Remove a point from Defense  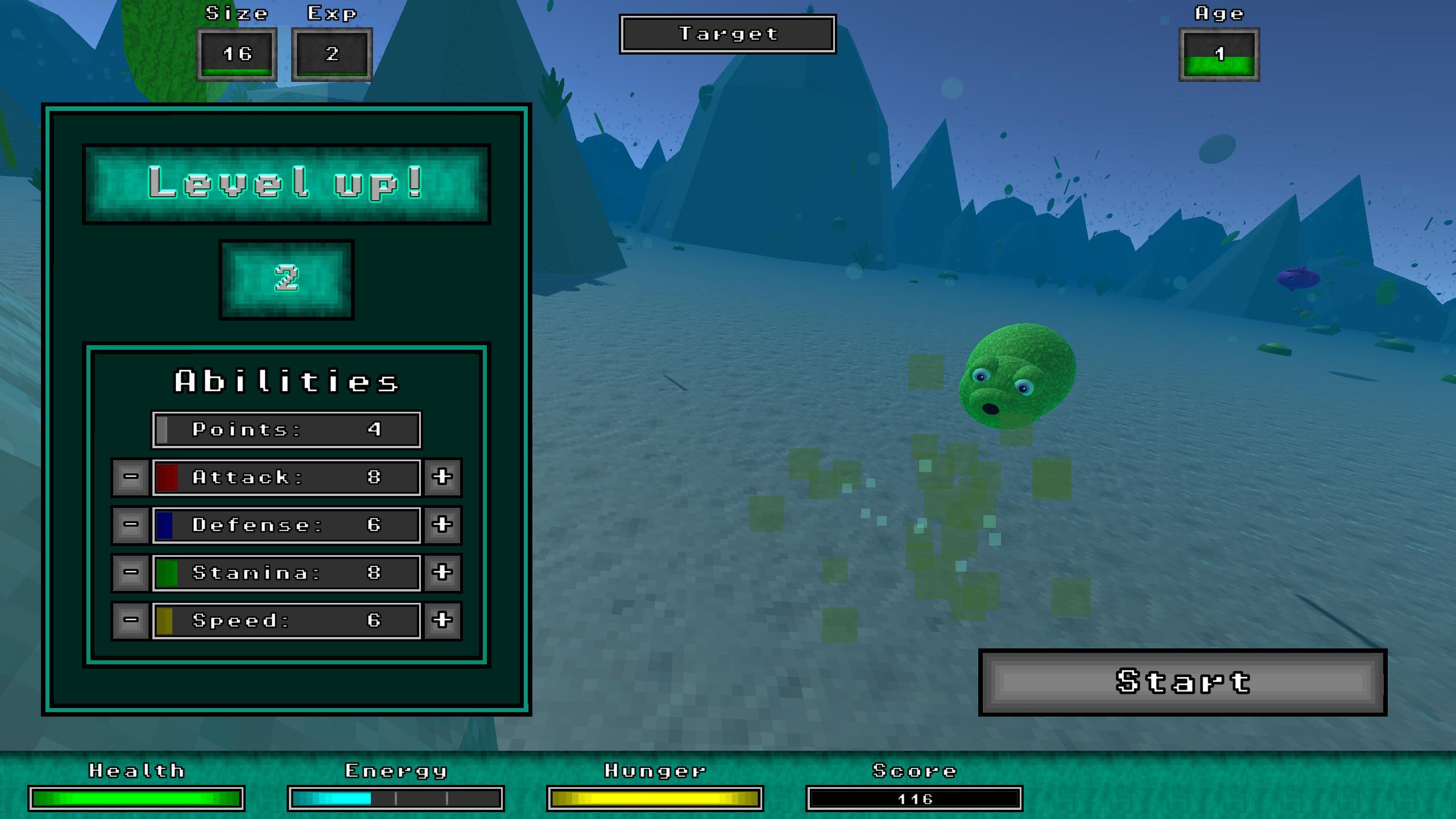click(x=131, y=524)
